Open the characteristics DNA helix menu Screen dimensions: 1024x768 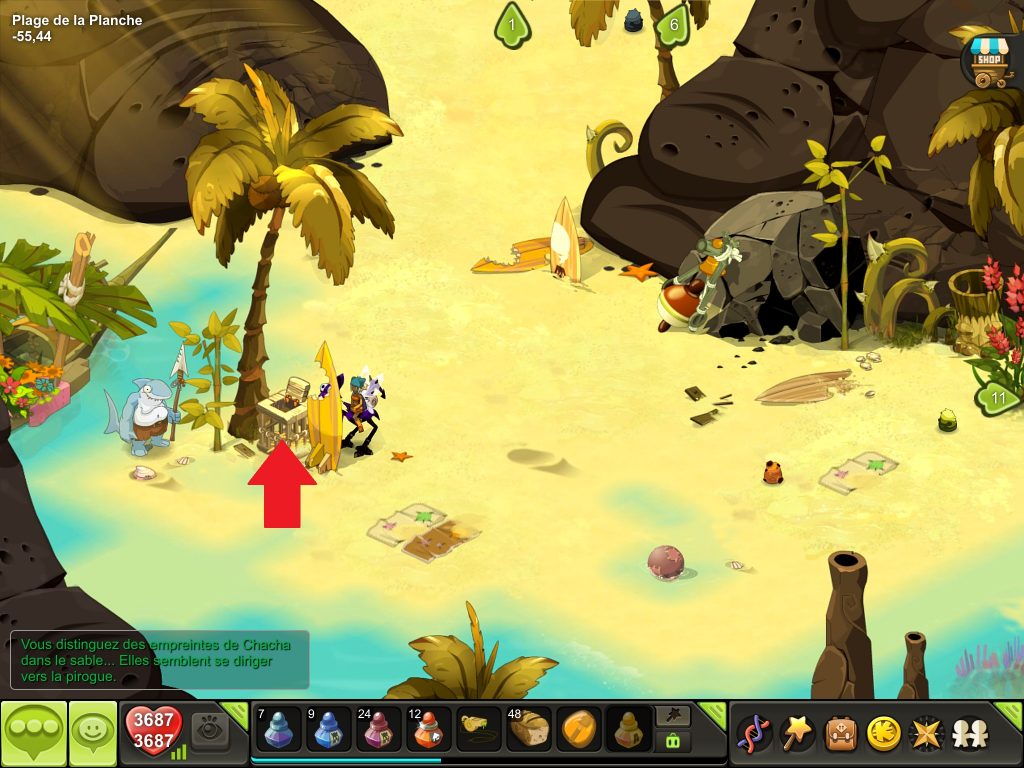[x=753, y=734]
